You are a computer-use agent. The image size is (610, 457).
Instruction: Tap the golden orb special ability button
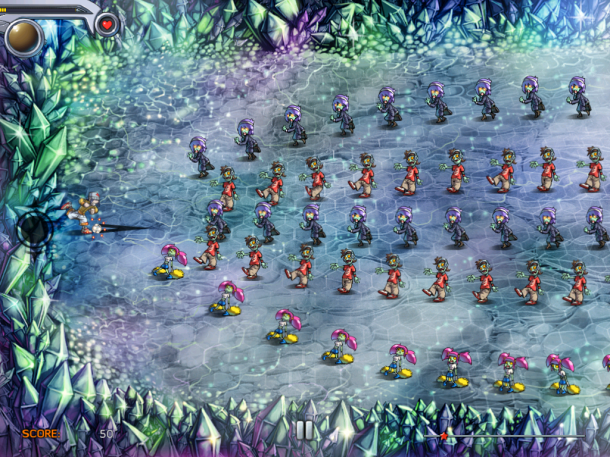click(x=23, y=36)
